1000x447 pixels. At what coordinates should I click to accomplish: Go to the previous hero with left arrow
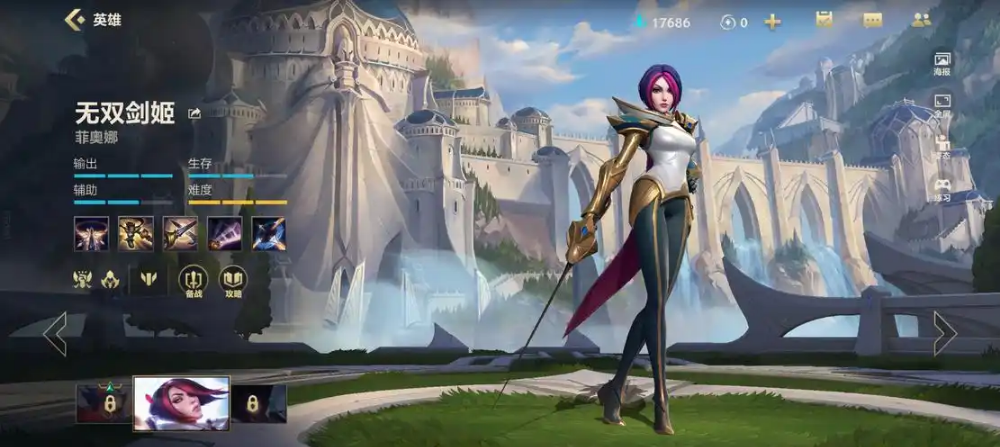point(55,333)
